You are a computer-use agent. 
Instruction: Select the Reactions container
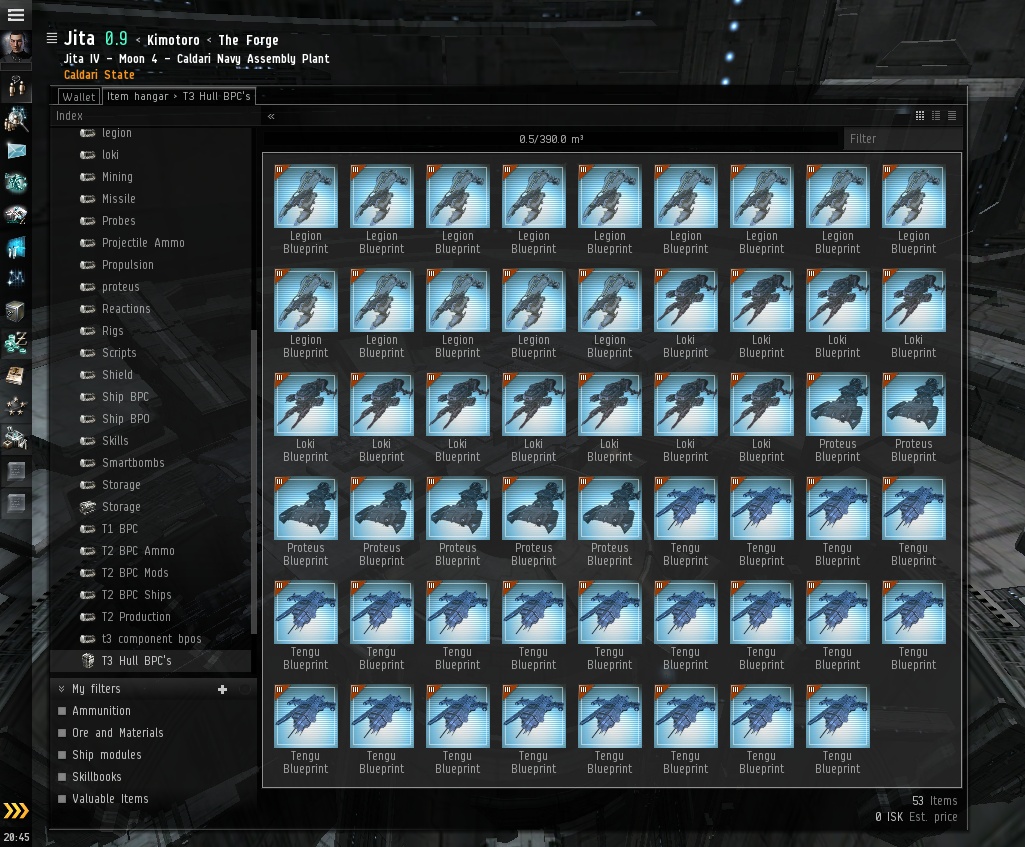coord(126,309)
